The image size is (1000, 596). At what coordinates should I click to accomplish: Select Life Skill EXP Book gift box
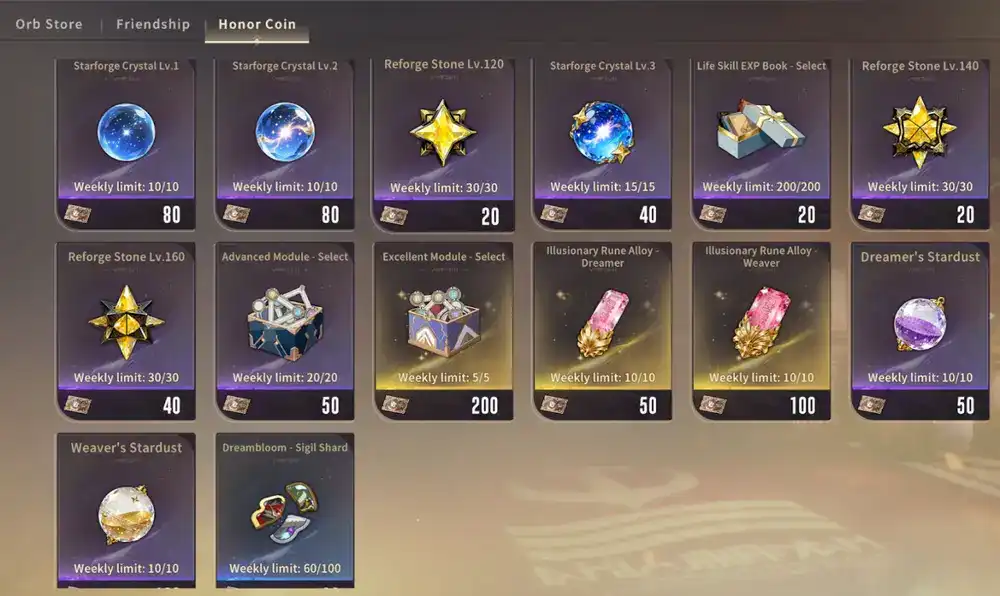(762, 135)
